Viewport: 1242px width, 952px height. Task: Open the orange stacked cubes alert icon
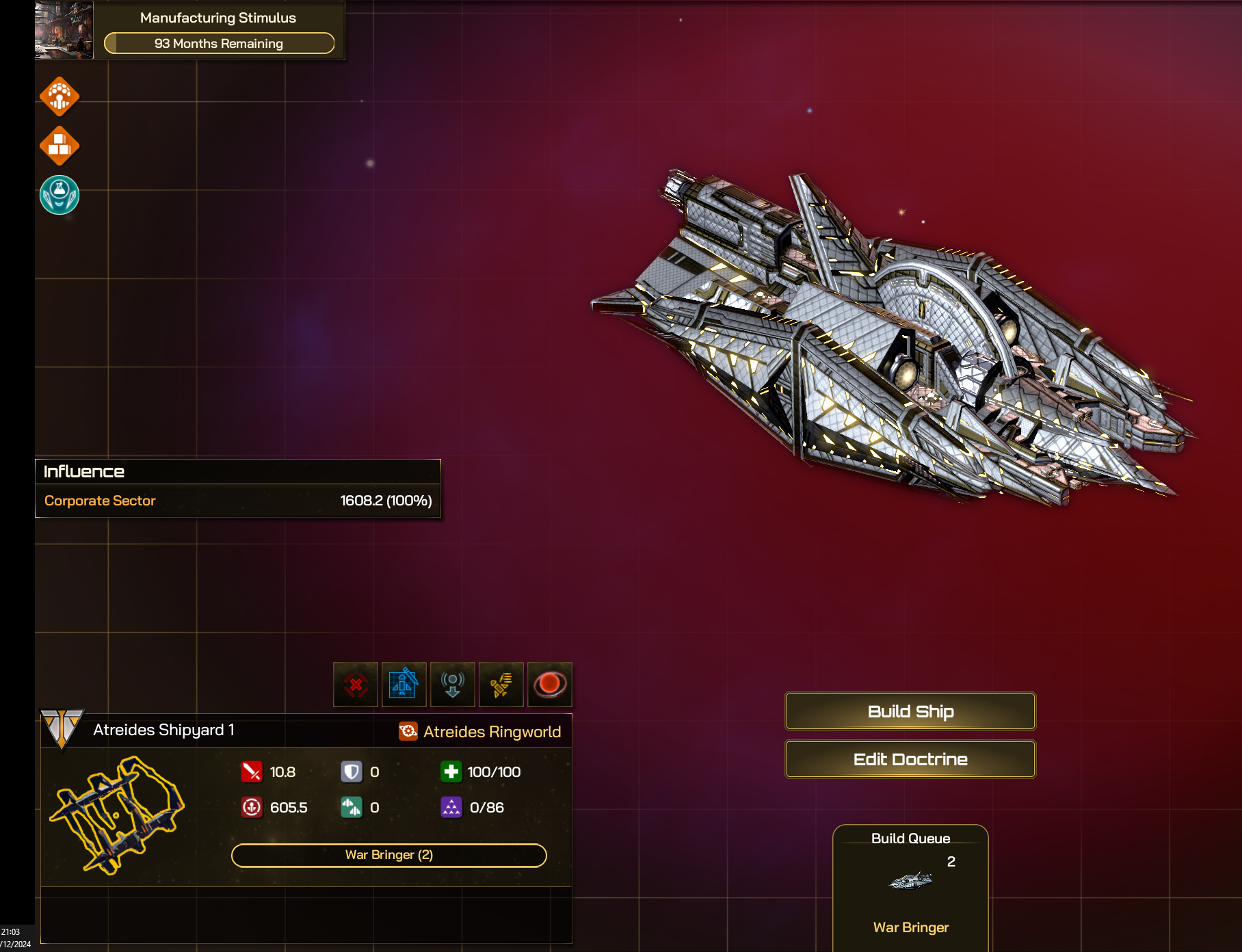60,146
